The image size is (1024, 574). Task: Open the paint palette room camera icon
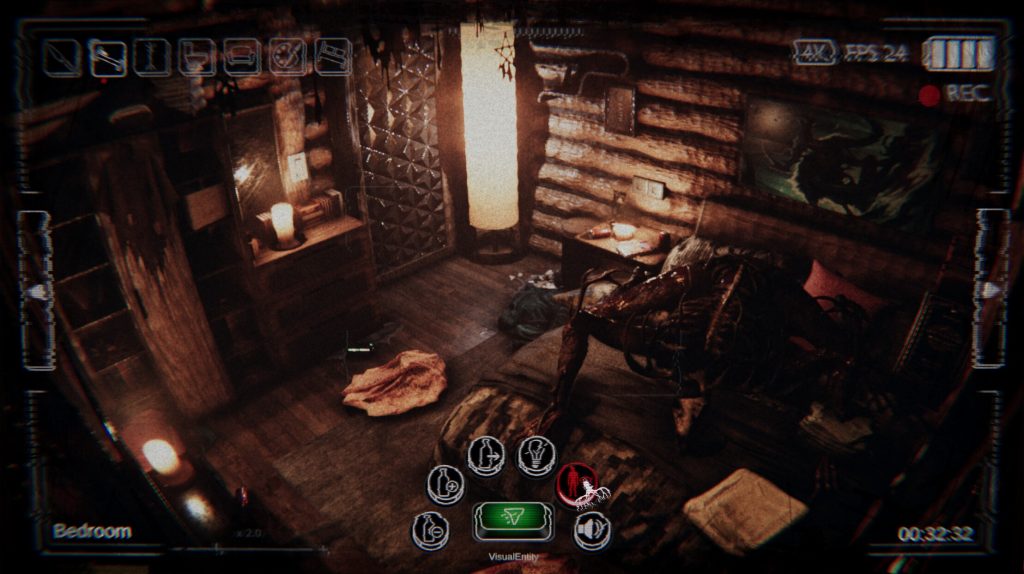click(x=288, y=57)
